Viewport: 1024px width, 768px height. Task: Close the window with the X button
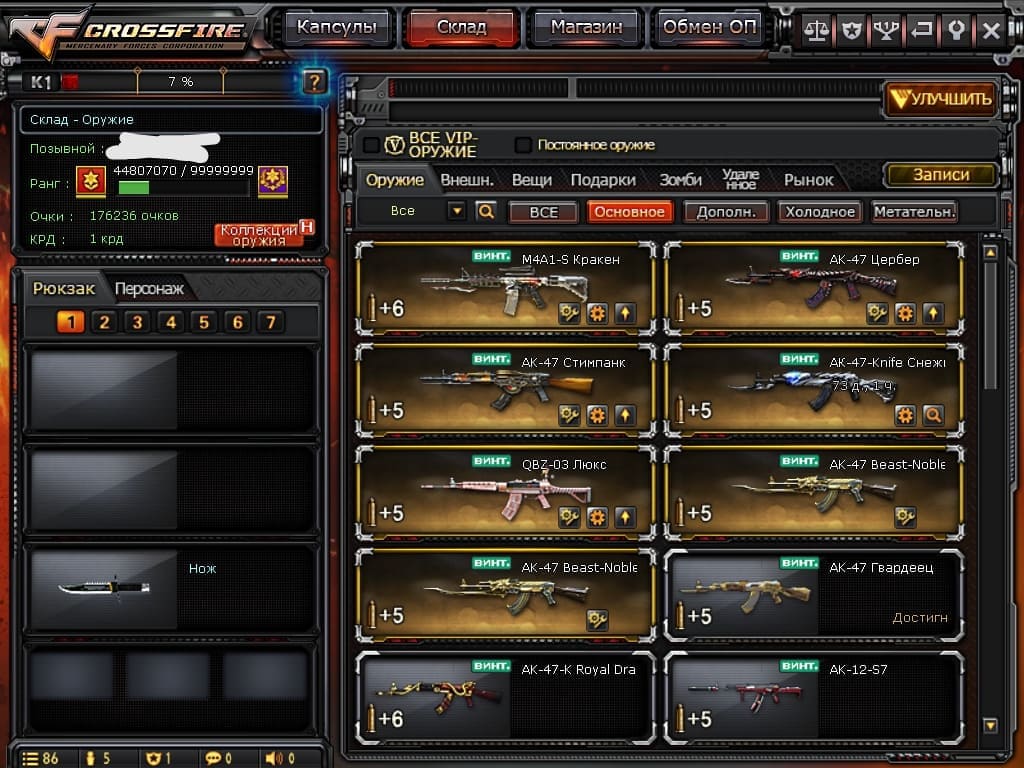click(x=991, y=31)
